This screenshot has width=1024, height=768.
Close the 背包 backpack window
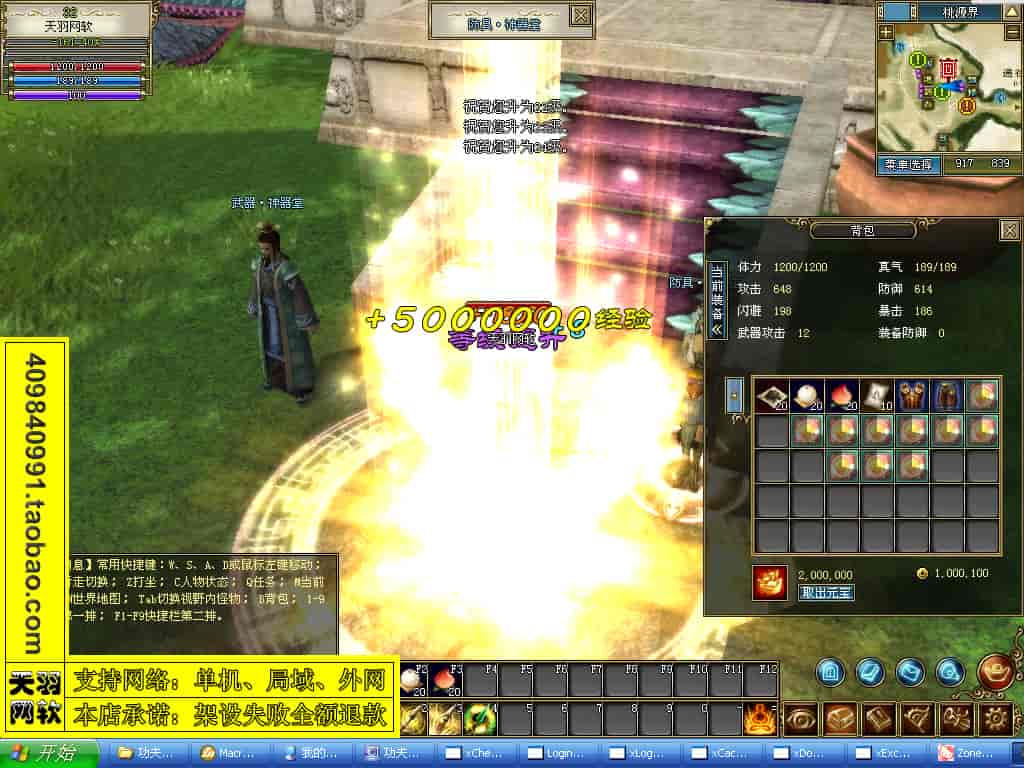click(x=1009, y=230)
